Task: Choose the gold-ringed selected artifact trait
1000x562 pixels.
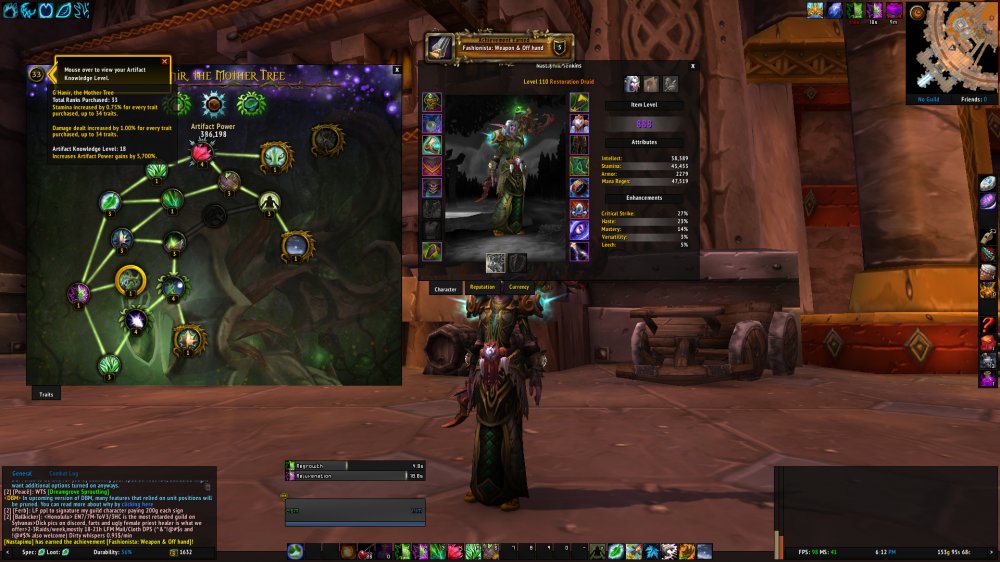Action: point(131,281)
